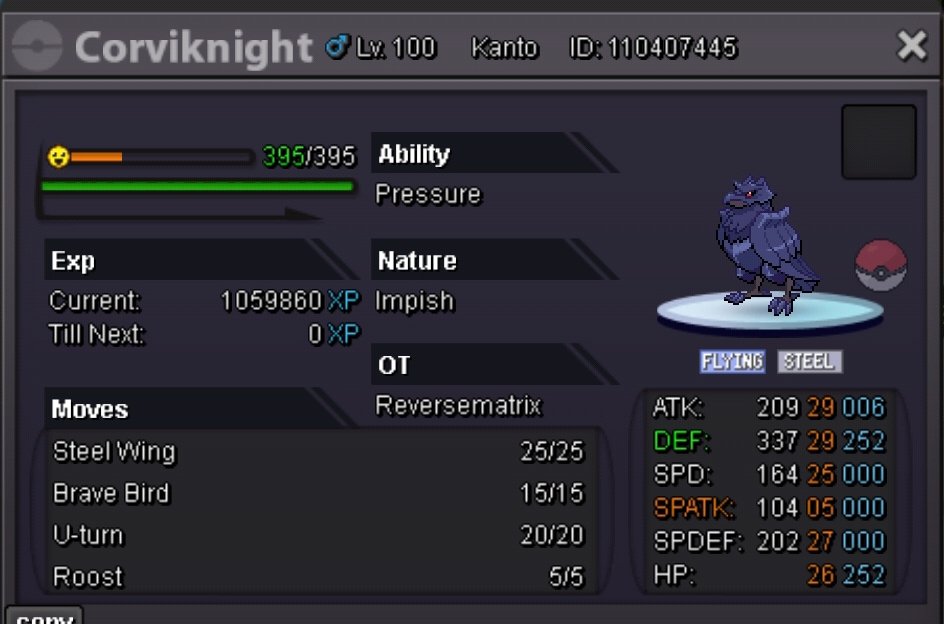Click the Pressure ability text

pos(428,194)
